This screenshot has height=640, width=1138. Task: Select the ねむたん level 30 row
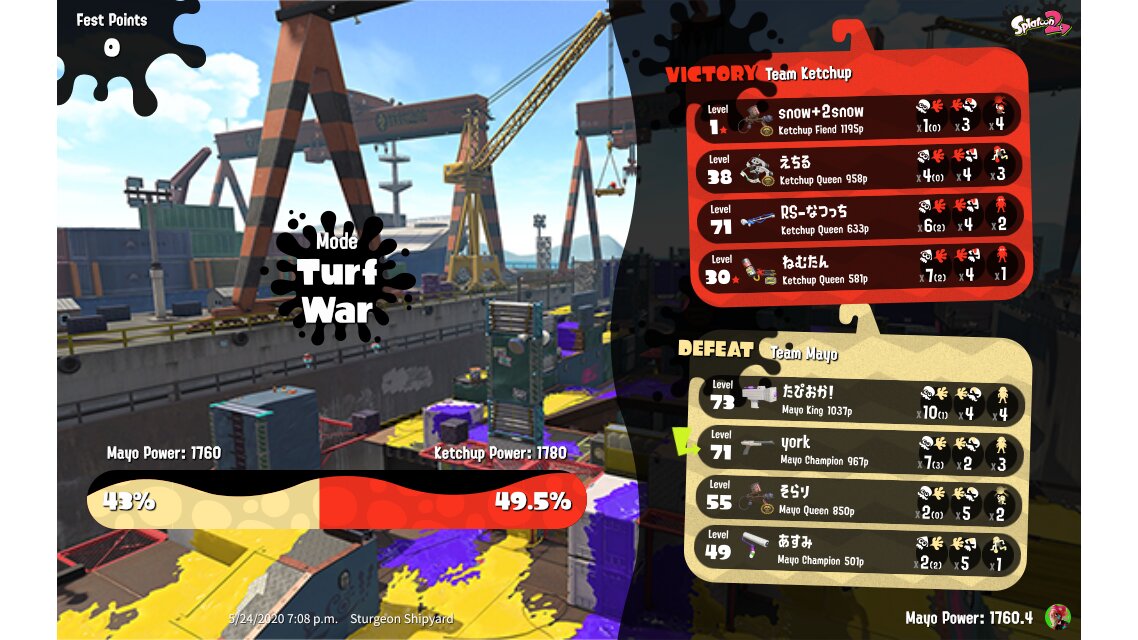click(860, 268)
